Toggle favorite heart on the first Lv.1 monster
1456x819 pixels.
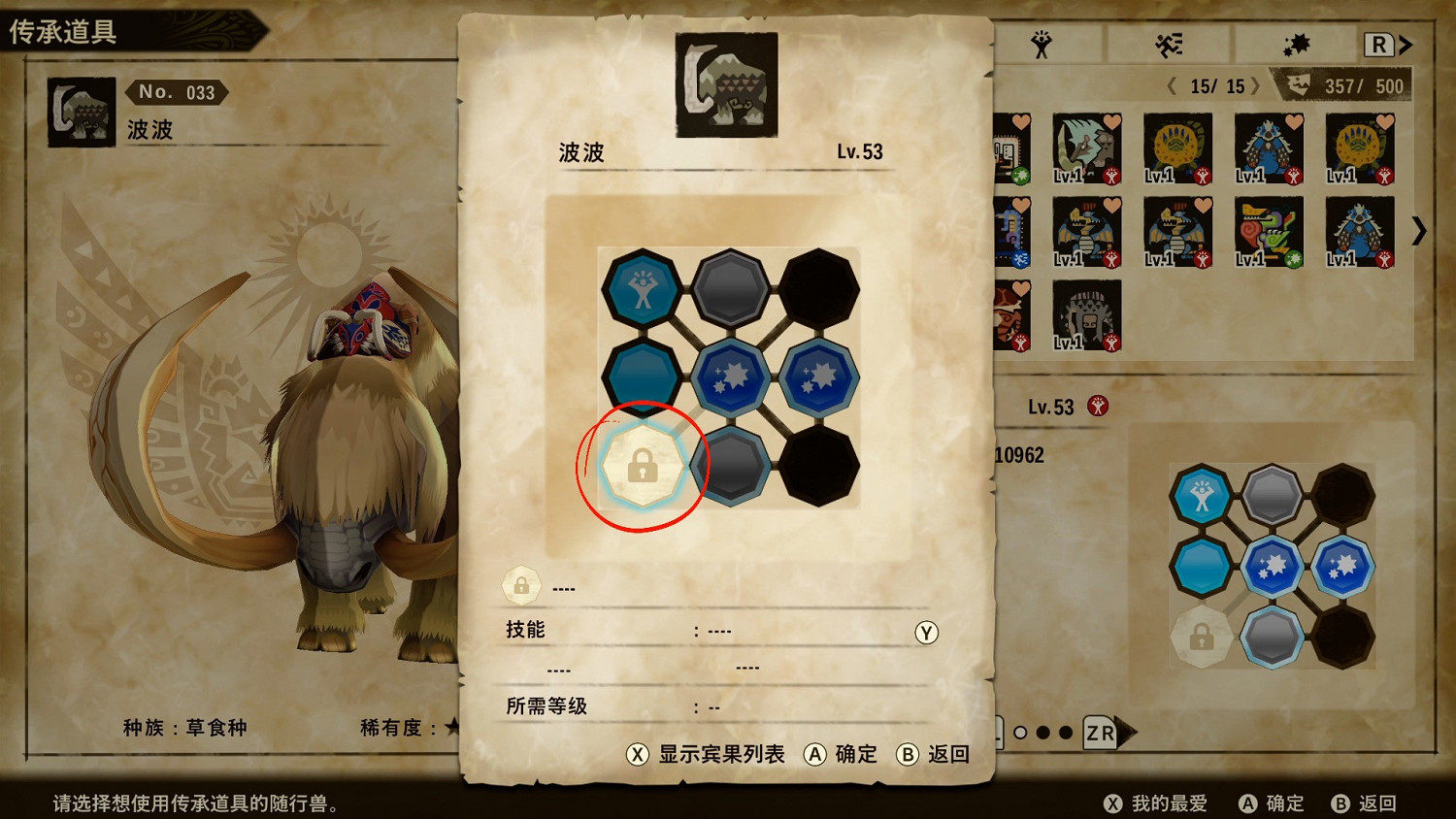(x=1111, y=119)
